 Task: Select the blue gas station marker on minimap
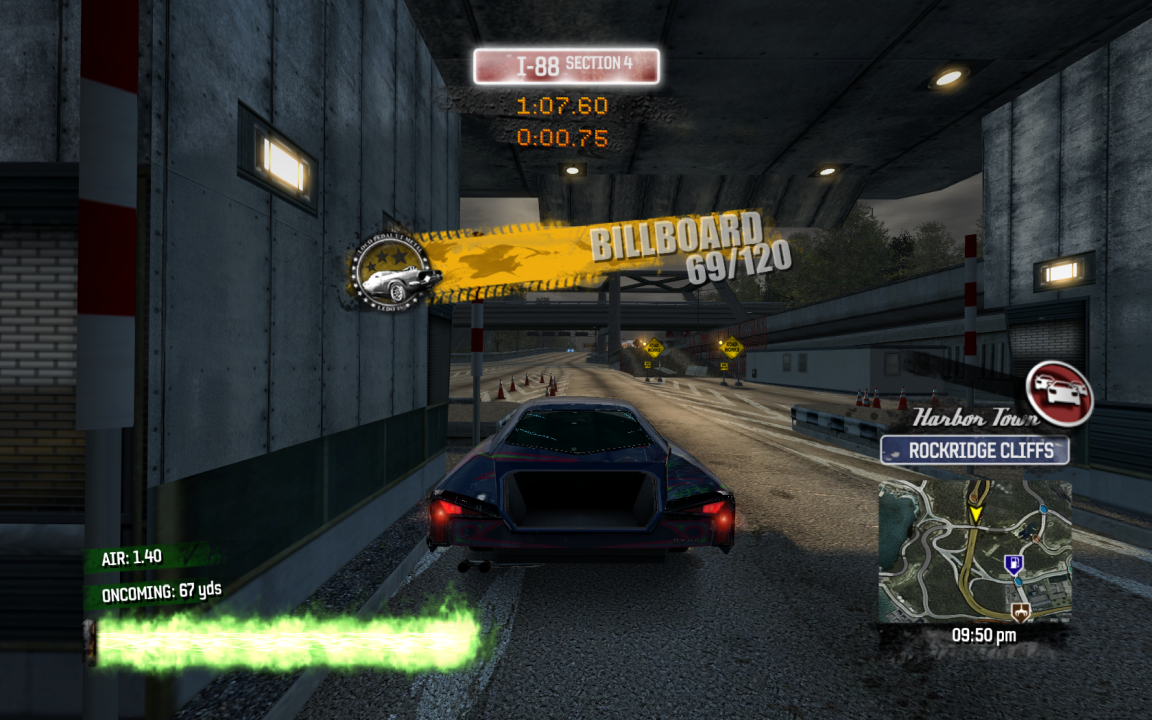click(1012, 564)
